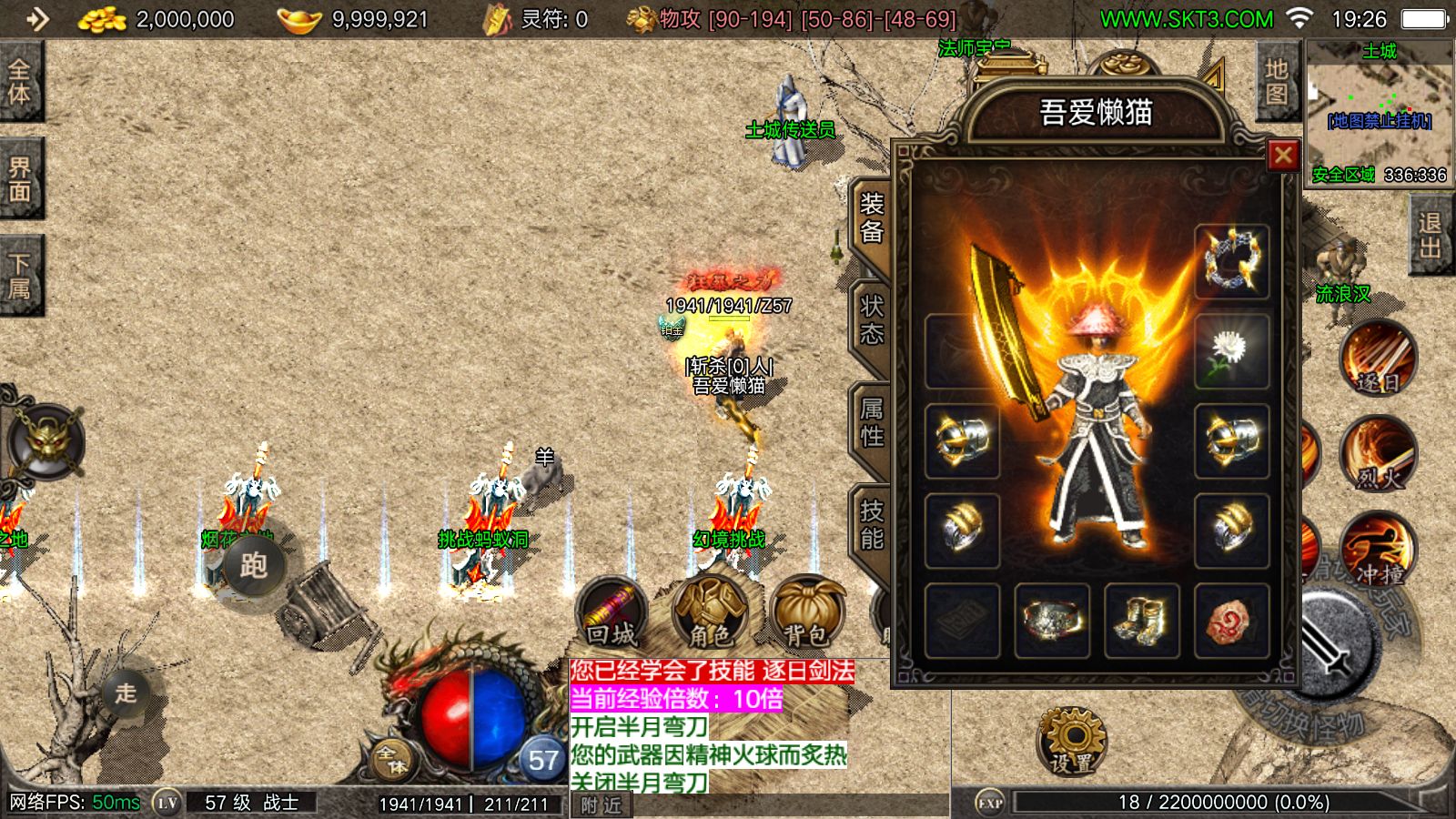1456x819 pixels.
Task: Select the red gem equipment slot
Action: (x=1231, y=621)
